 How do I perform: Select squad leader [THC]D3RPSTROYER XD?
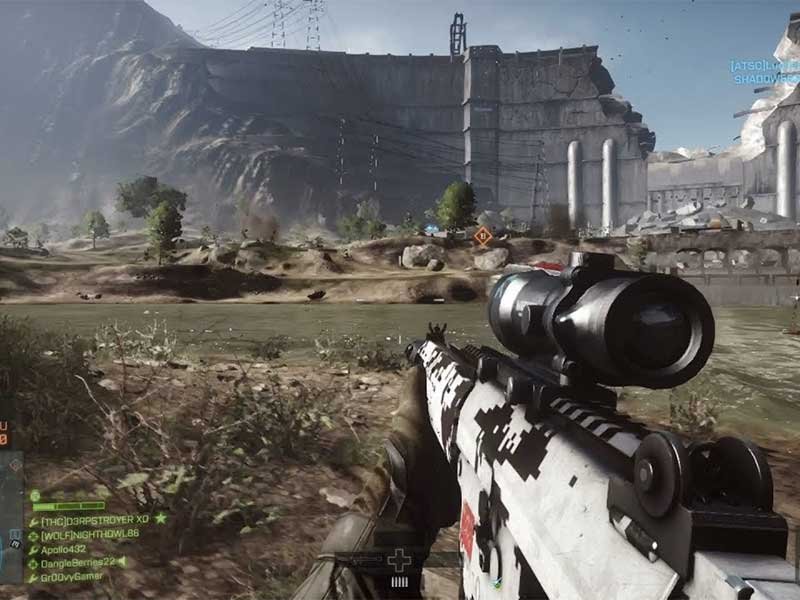pyautogui.click(x=96, y=520)
